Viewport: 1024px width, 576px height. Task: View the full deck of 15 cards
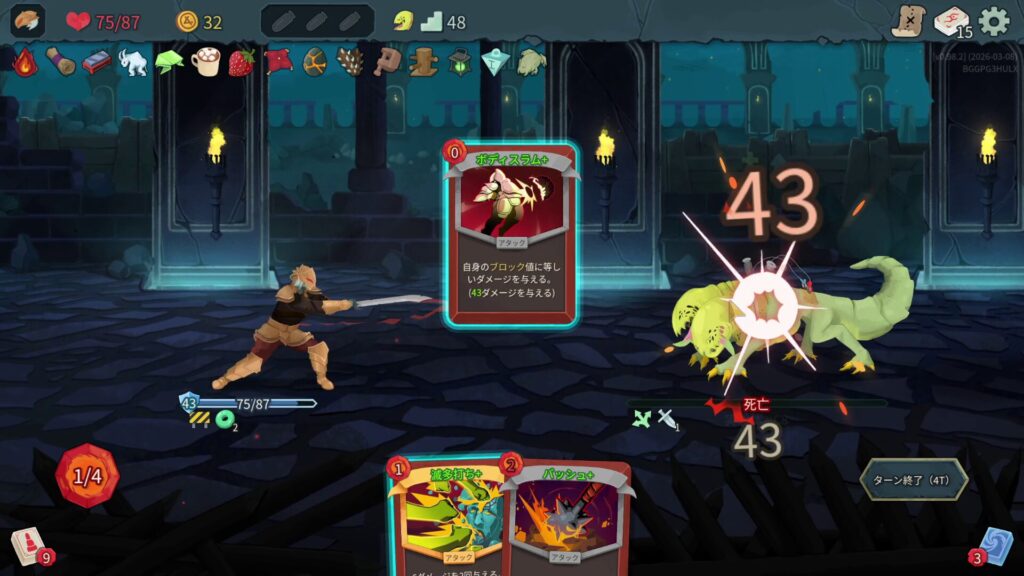(951, 21)
